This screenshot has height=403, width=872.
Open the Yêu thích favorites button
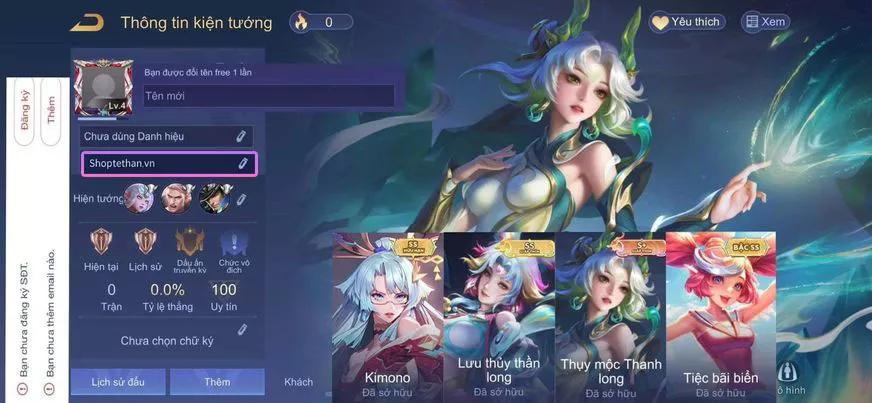687,22
